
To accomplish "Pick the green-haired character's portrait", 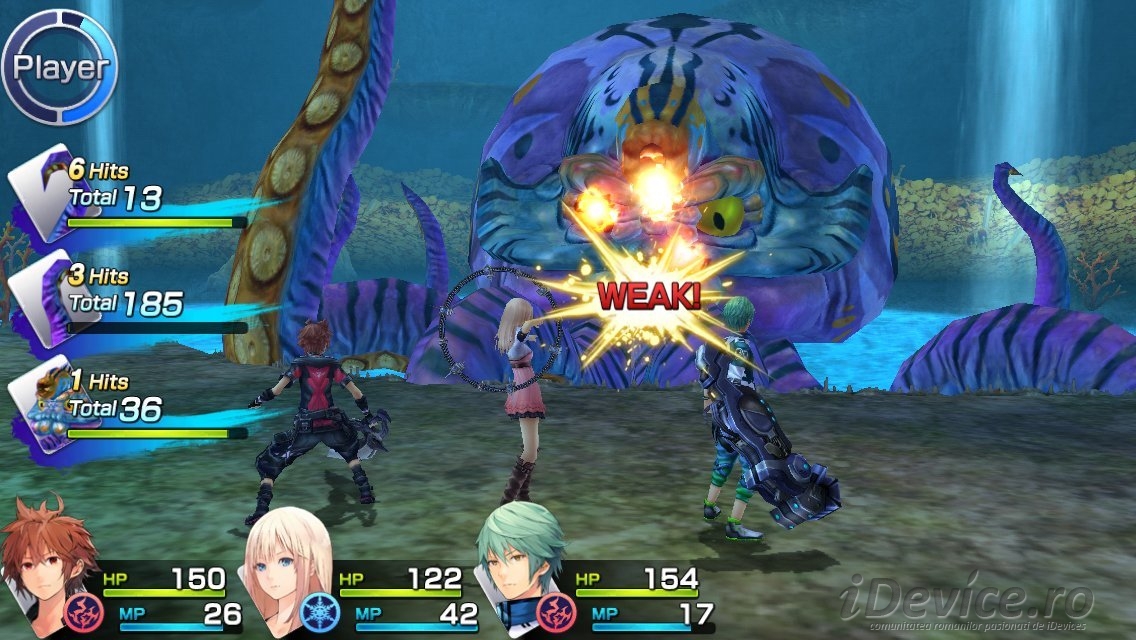I will click(518, 562).
